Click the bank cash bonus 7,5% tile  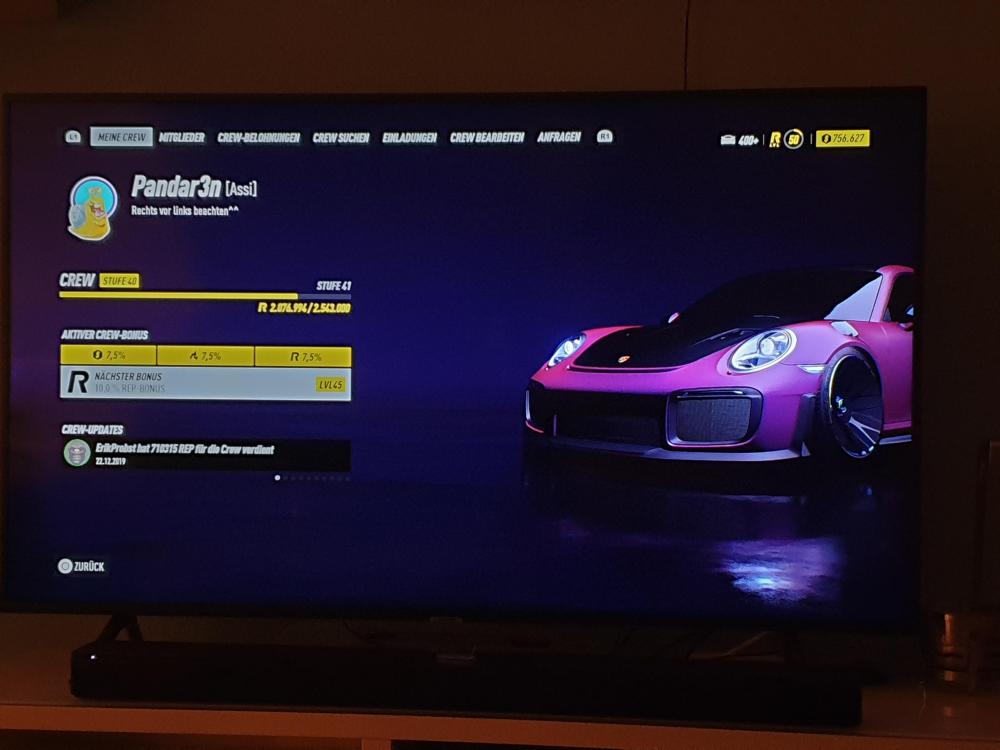tap(108, 356)
